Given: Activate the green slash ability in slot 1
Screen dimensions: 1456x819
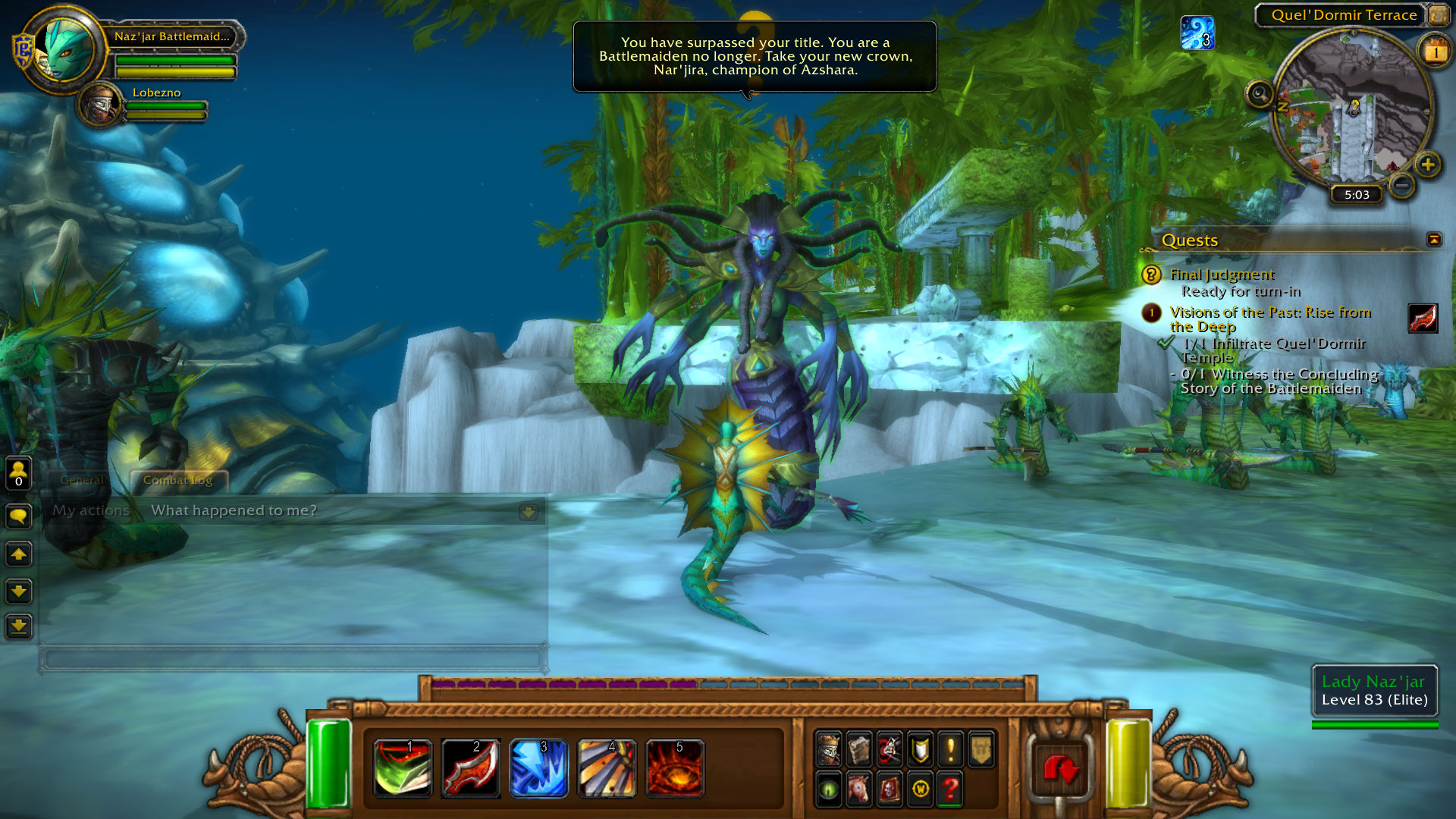Looking at the screenshot, I should pyautogui.click(x=403, y=767).
